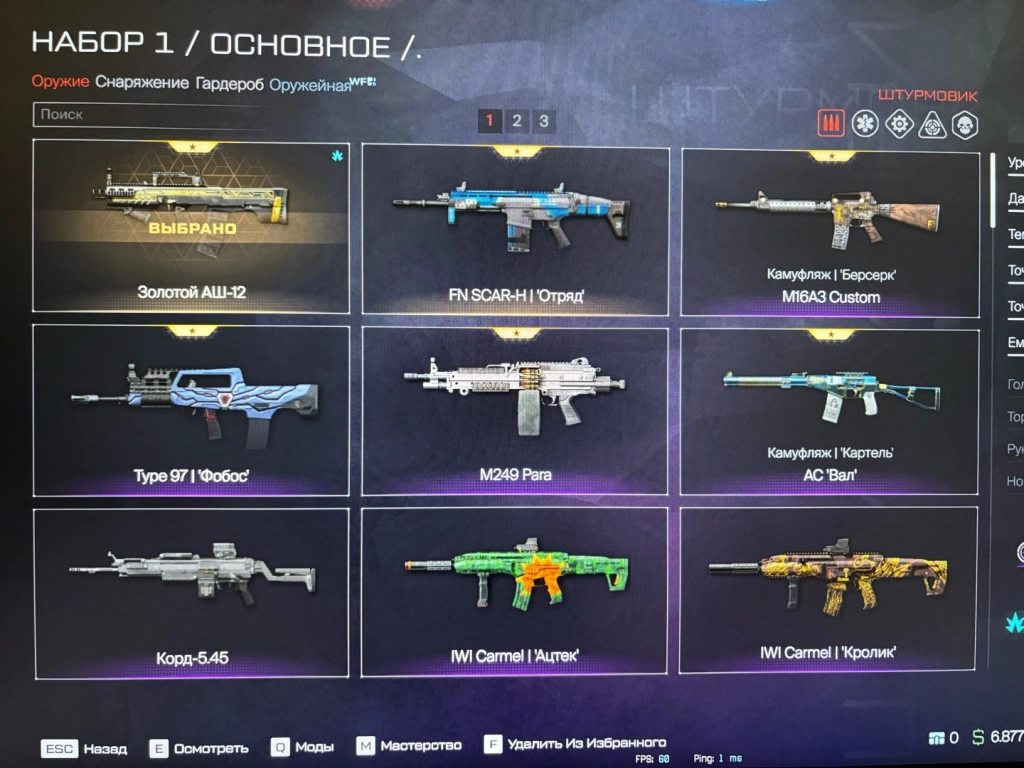Switch to the Снаряжение tab
Screen dimensions: 1024x768
coord(142,83)
